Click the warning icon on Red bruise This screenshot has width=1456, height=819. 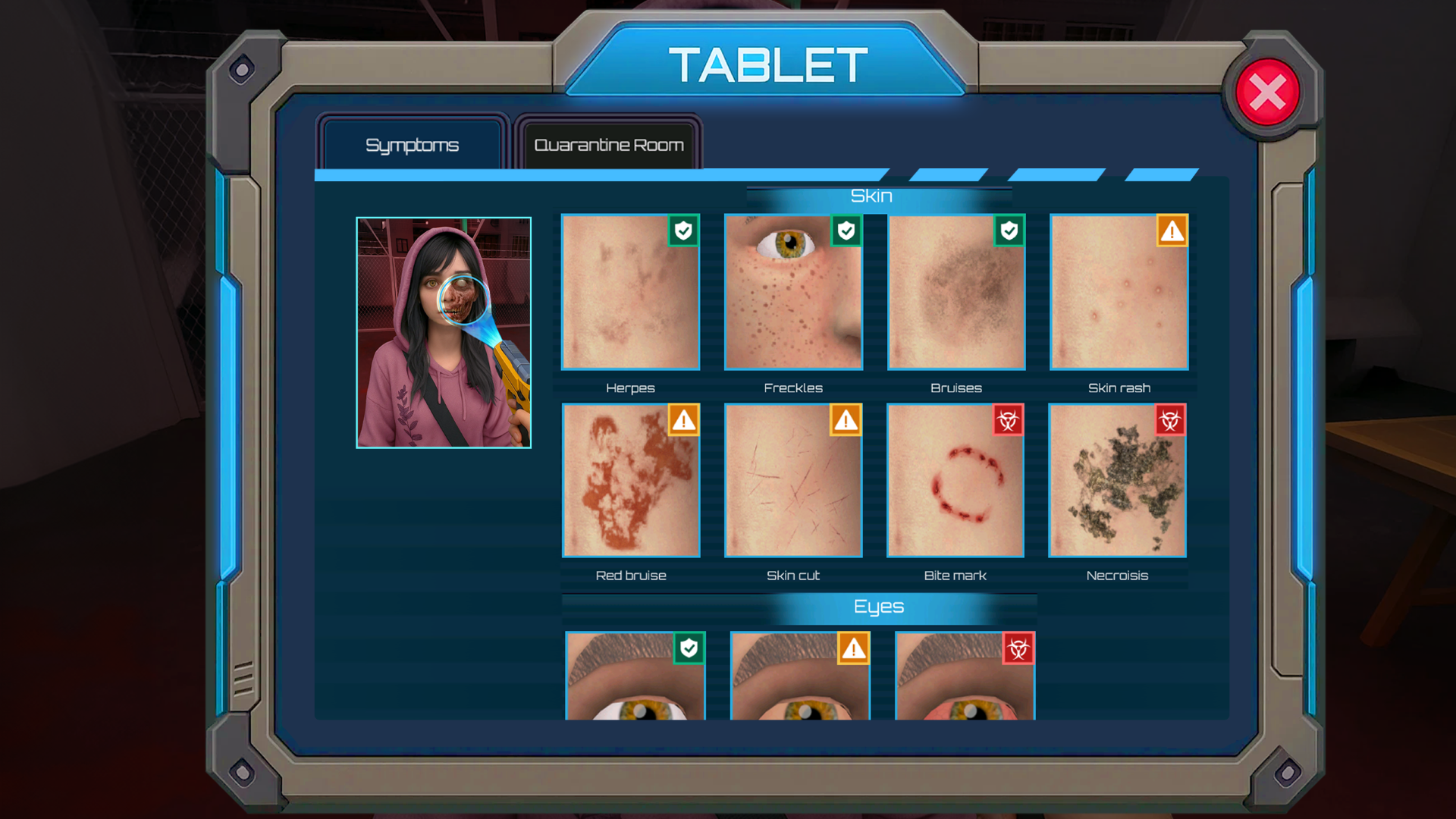(683, 421)
